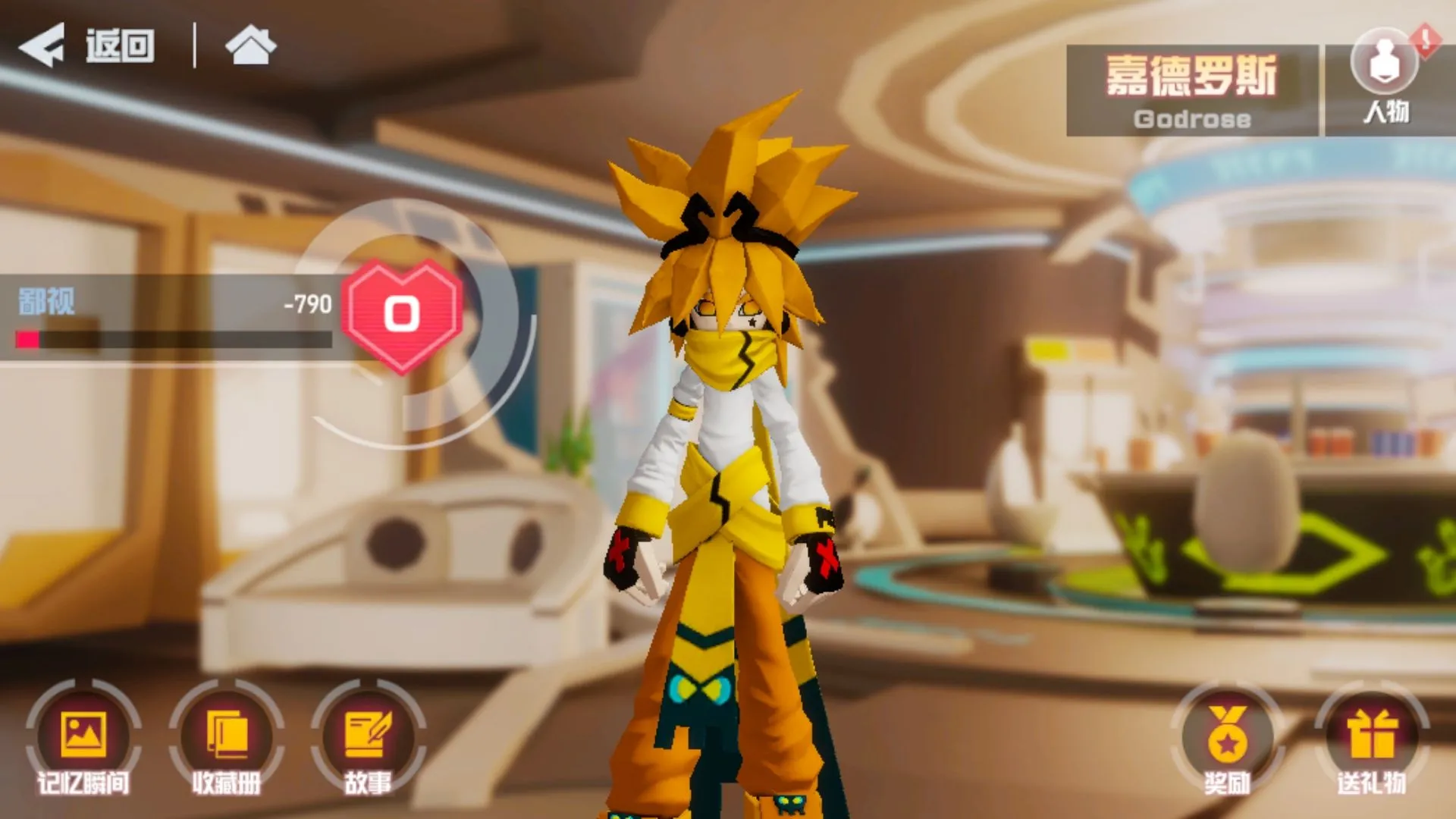Viewport: 1456px width, 819px height.
Task: Select the 嘉德罗斯 Godrose name panel
Action: coord(1191,90)
